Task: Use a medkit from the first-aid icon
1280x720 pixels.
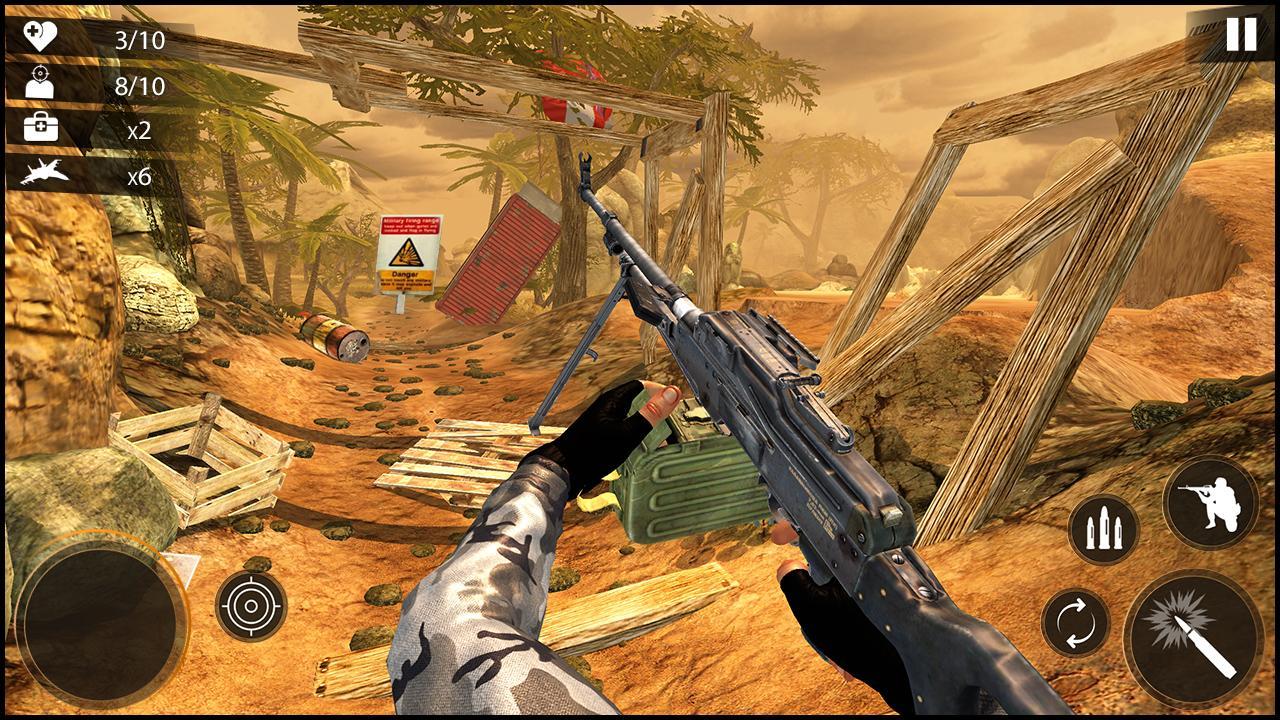Action: (41, 129)
